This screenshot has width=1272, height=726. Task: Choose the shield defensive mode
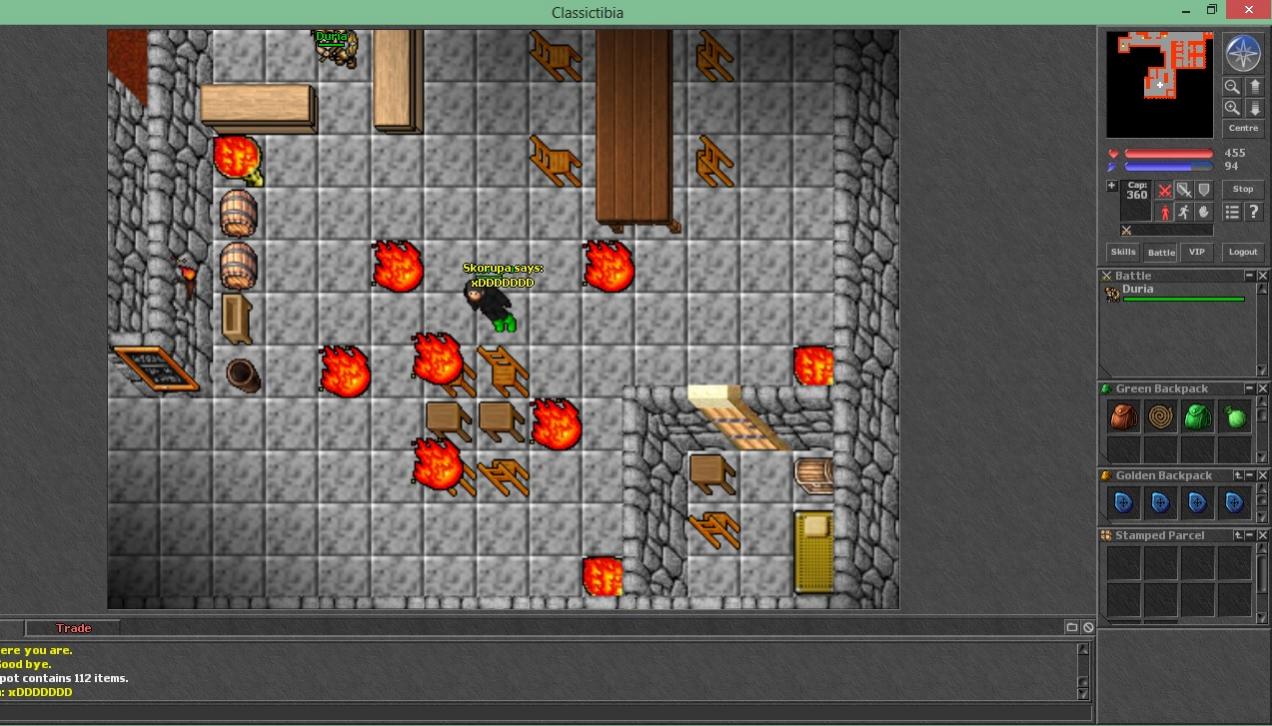[x=1204, y=190]
